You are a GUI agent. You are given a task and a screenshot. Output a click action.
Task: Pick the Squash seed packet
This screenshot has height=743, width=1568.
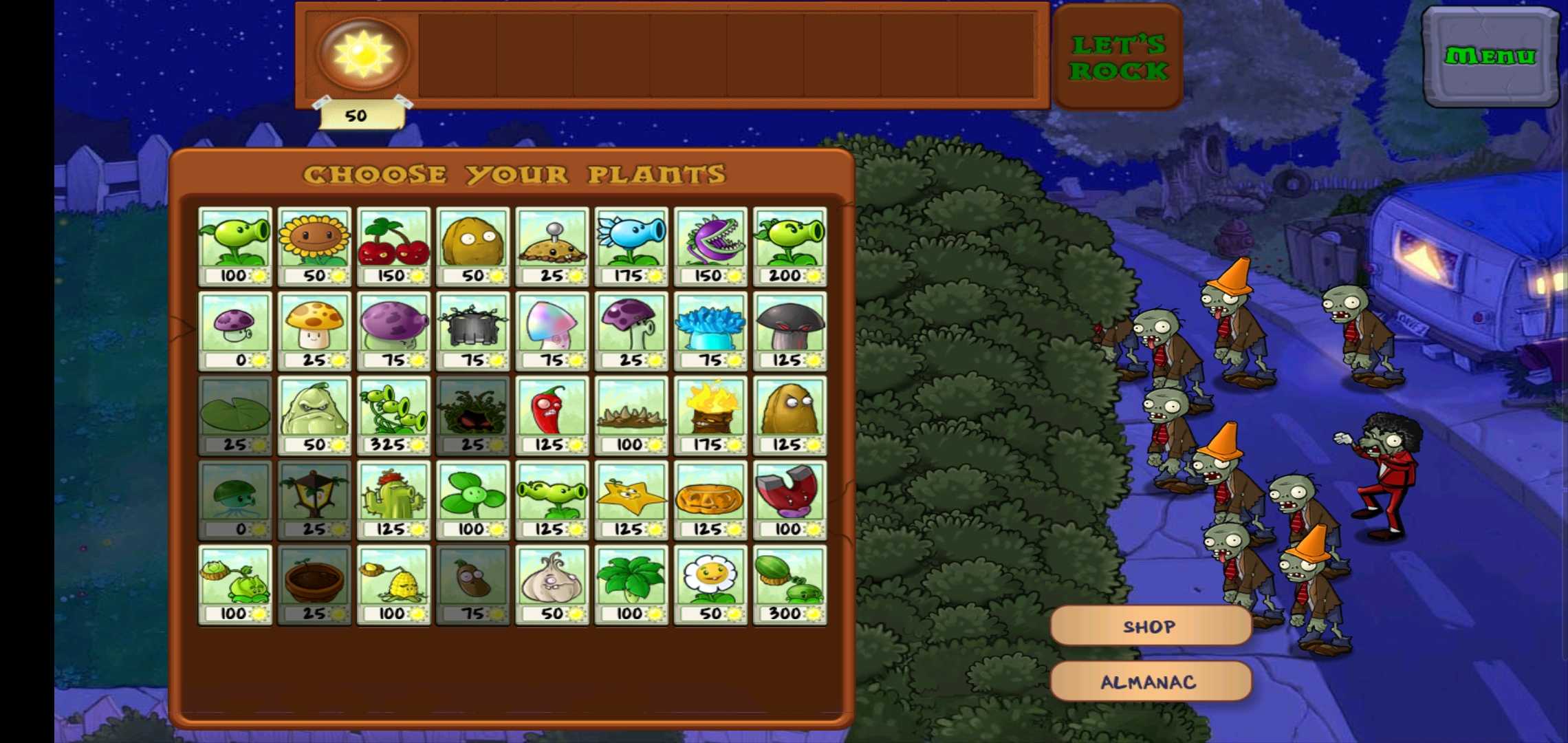pyautogui.click(x=314, y=416)
